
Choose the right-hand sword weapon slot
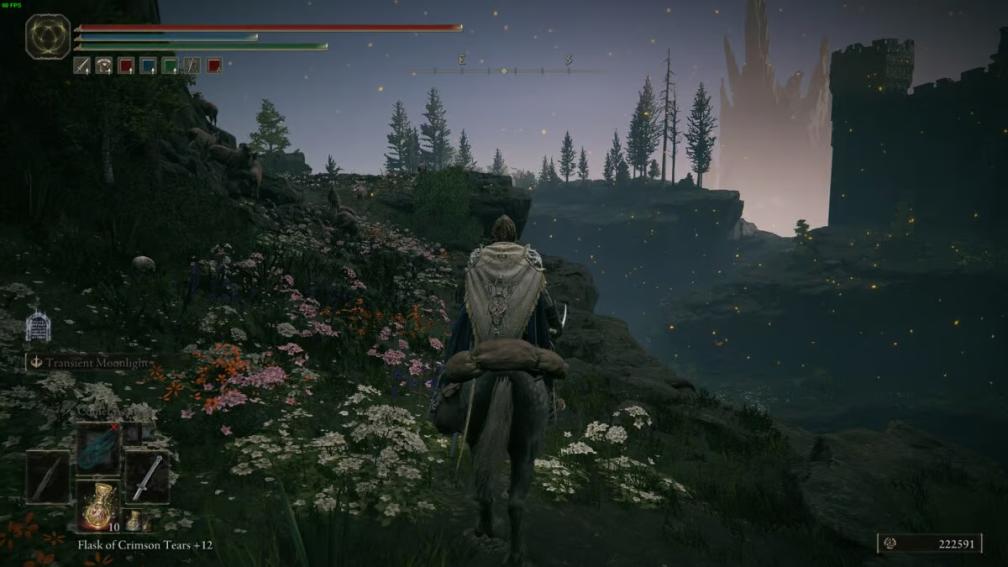pos(147,478)
